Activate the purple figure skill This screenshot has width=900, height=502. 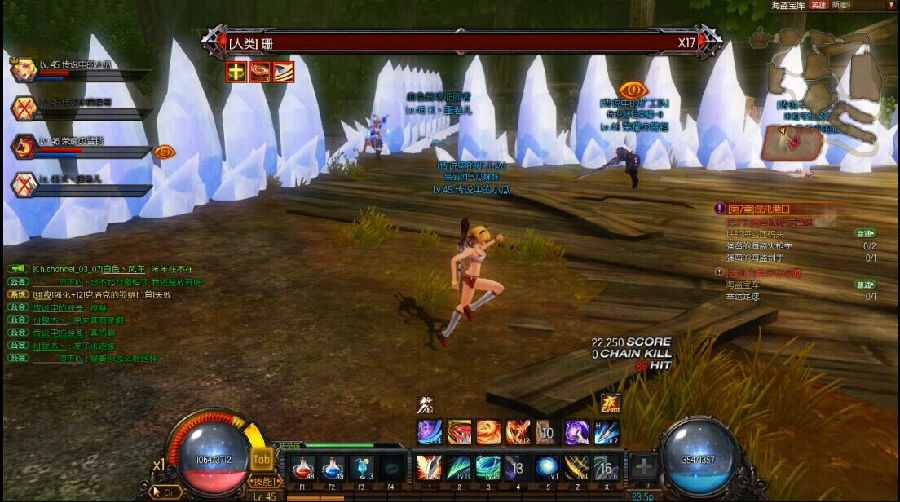pyautogui.click(x=575, y=432)
